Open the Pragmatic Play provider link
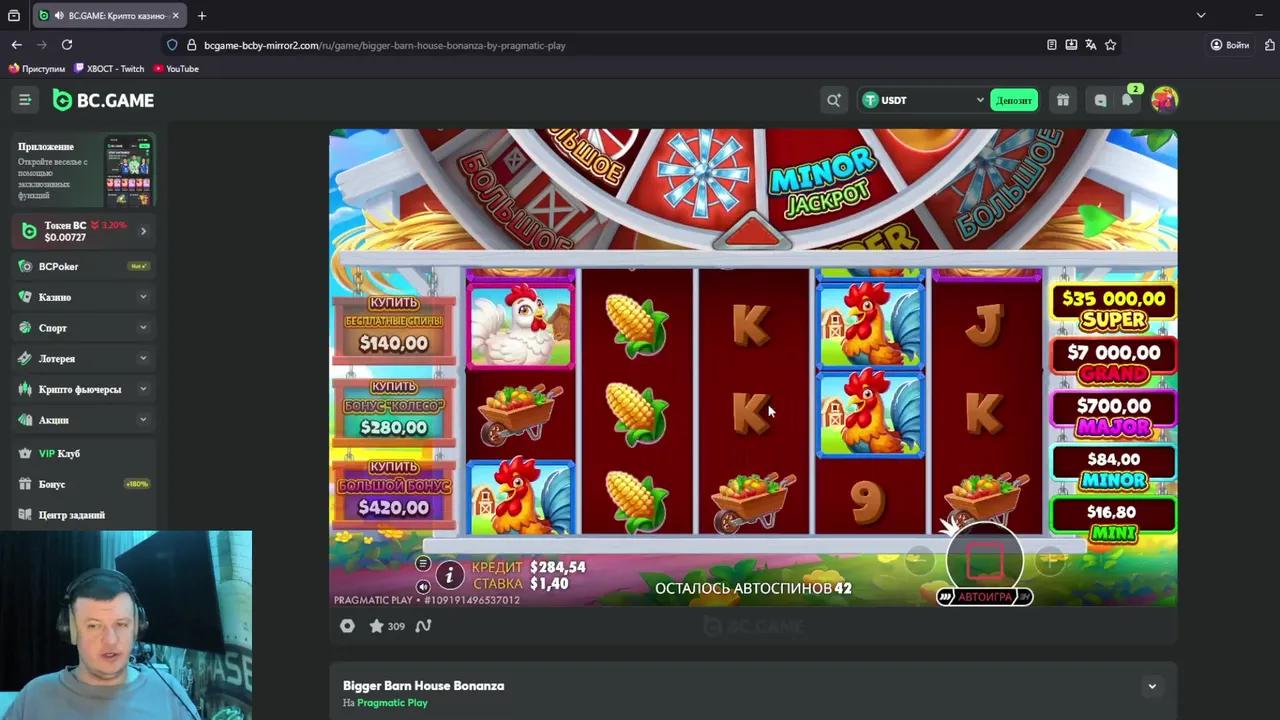This screenshot has width=1280, height=720. 392,702
